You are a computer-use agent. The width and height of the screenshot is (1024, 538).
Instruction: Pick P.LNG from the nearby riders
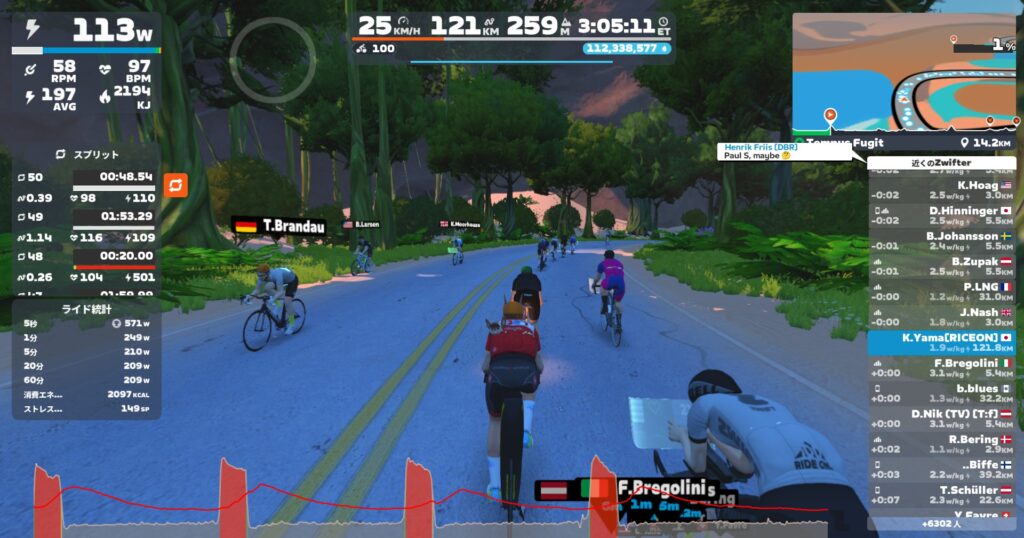[941, 292]
